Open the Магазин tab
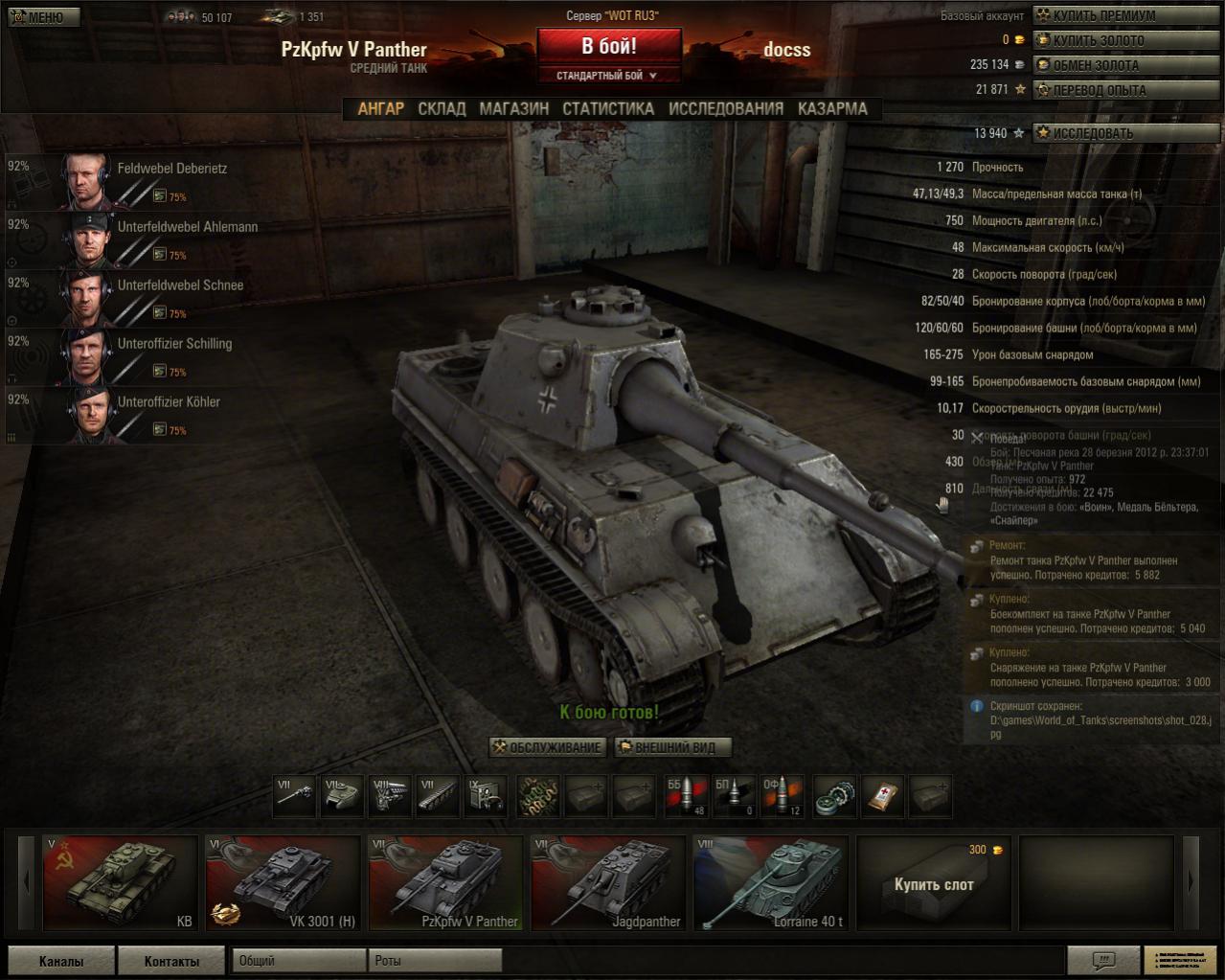1225x980 pixels. (514, 109)
